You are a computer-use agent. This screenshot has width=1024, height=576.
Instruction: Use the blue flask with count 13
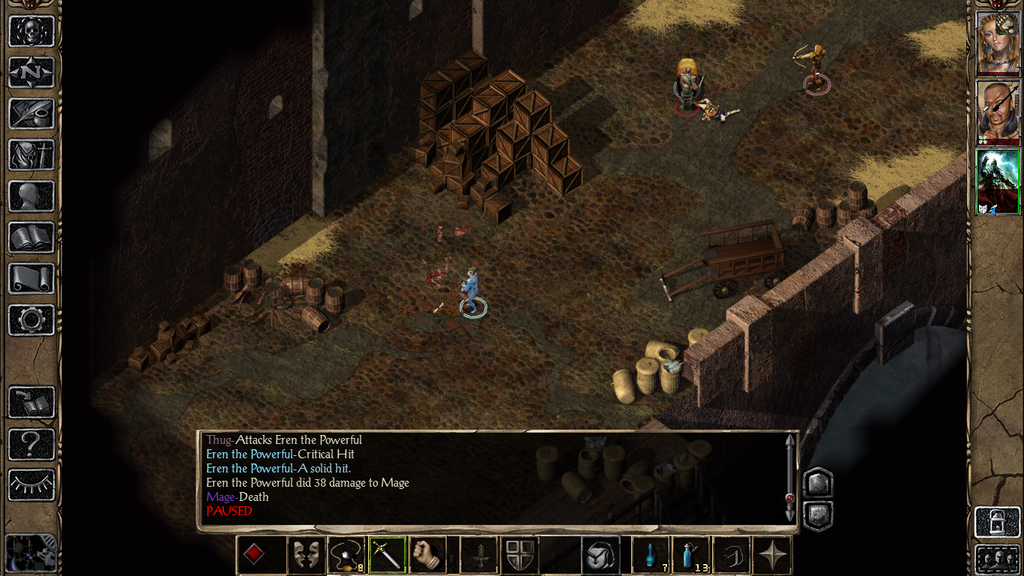[691, 555]
